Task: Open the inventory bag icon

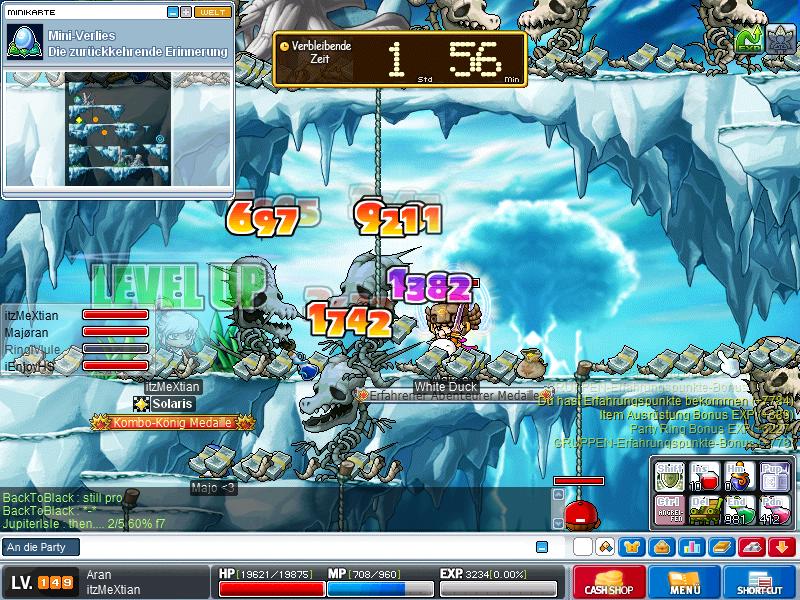Action: tap(661, 547)
